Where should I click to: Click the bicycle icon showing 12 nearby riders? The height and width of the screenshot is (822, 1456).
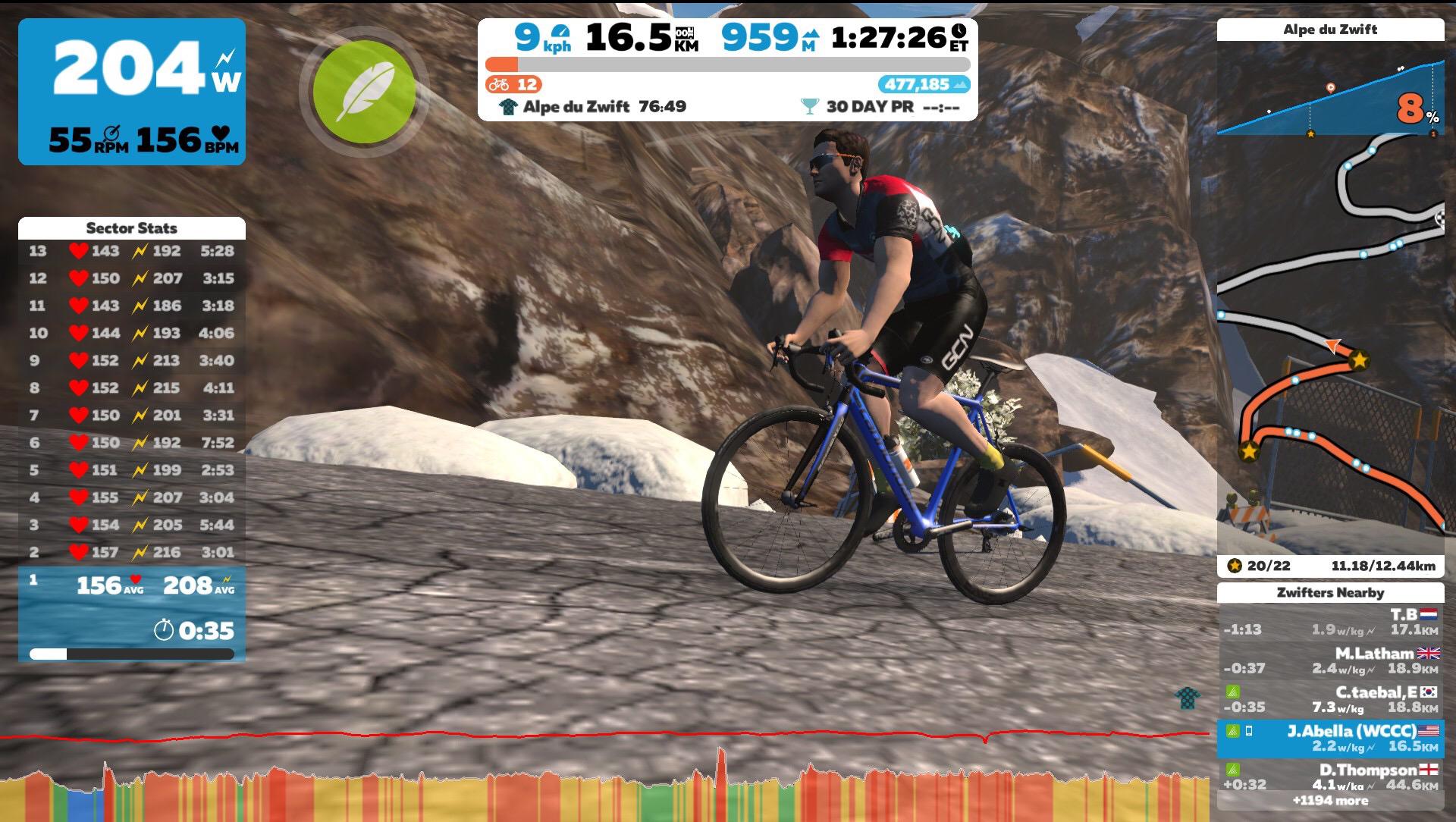(x=500, y=84)
